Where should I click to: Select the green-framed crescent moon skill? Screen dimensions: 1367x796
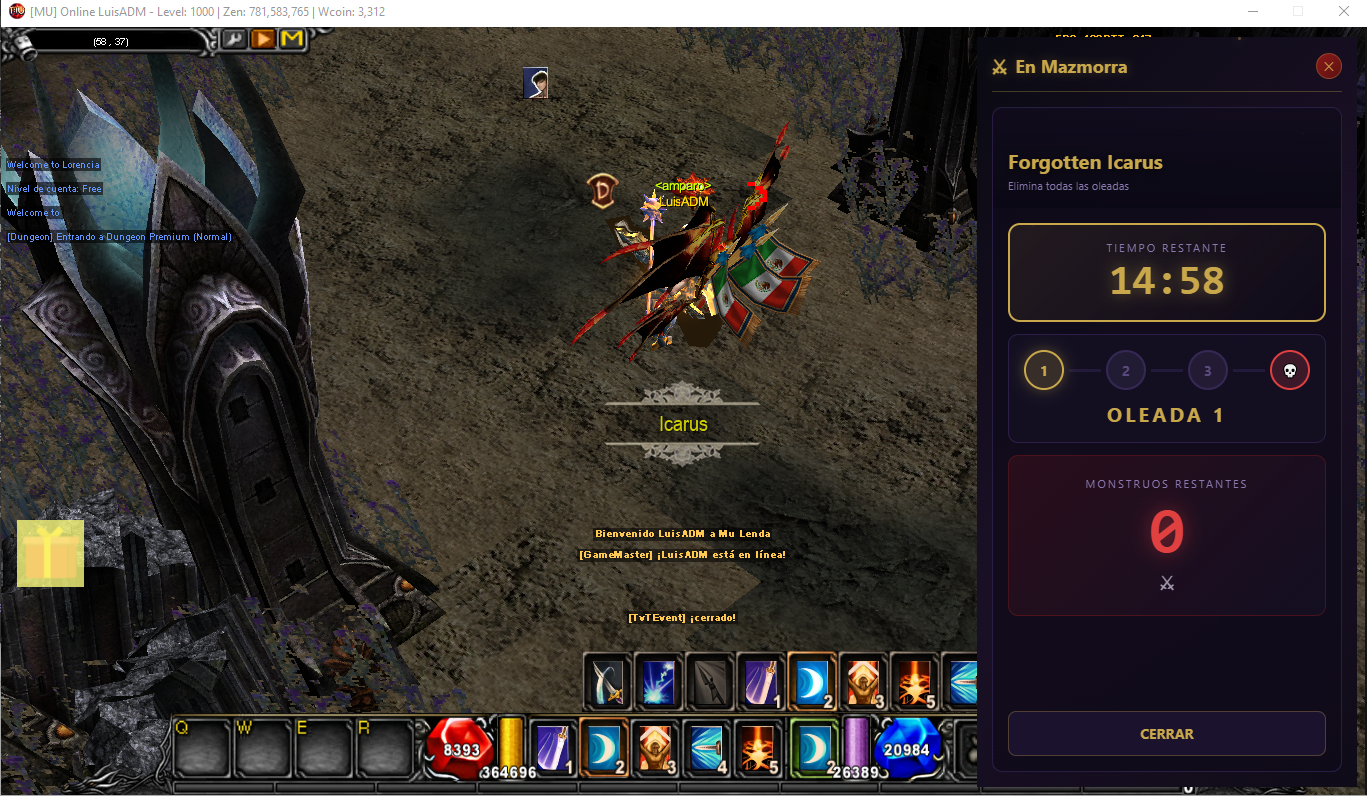(x=814, y=747)
